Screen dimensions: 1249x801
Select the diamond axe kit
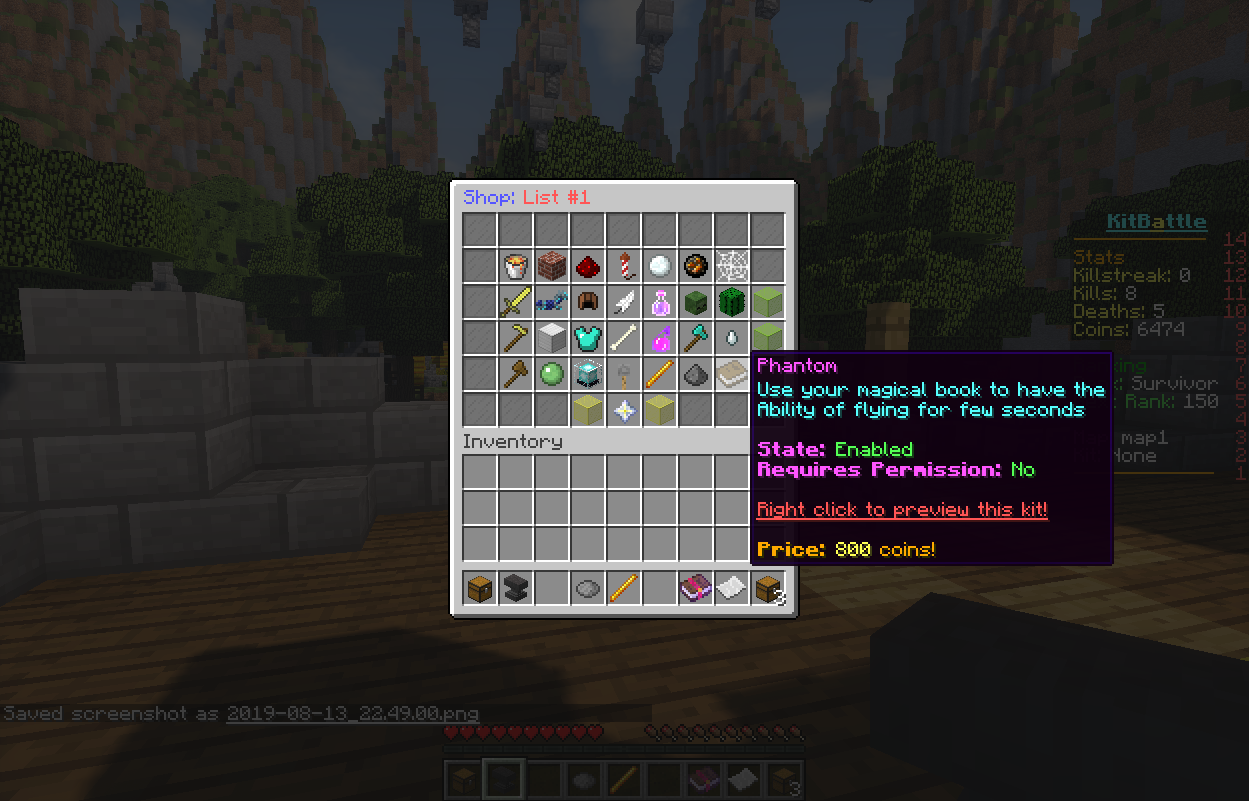coord(696,338)
